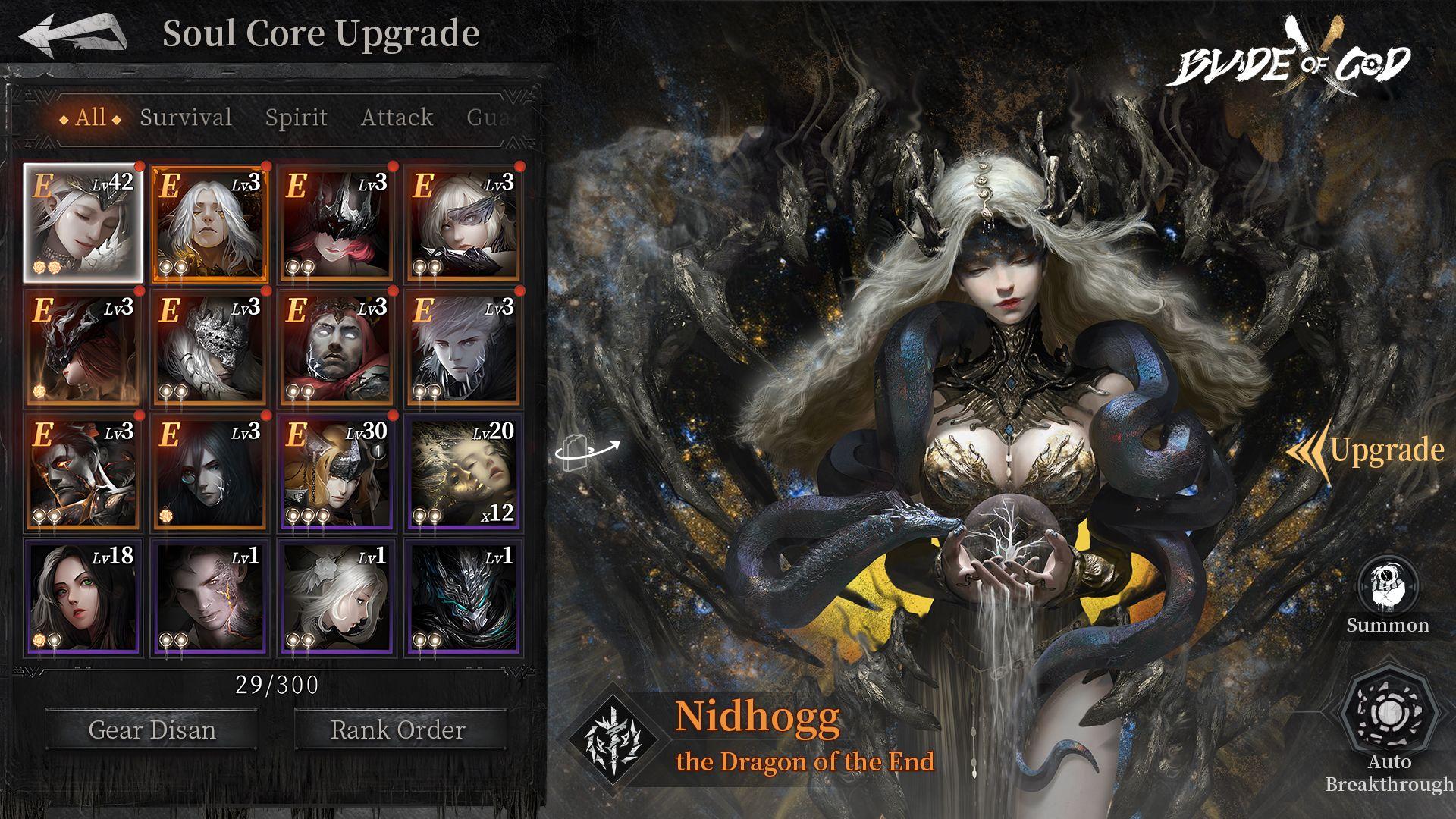The height and width of the screenshot is (819, 1456).
Task: Sort cores with Rank Order
Action: point(398,730)
